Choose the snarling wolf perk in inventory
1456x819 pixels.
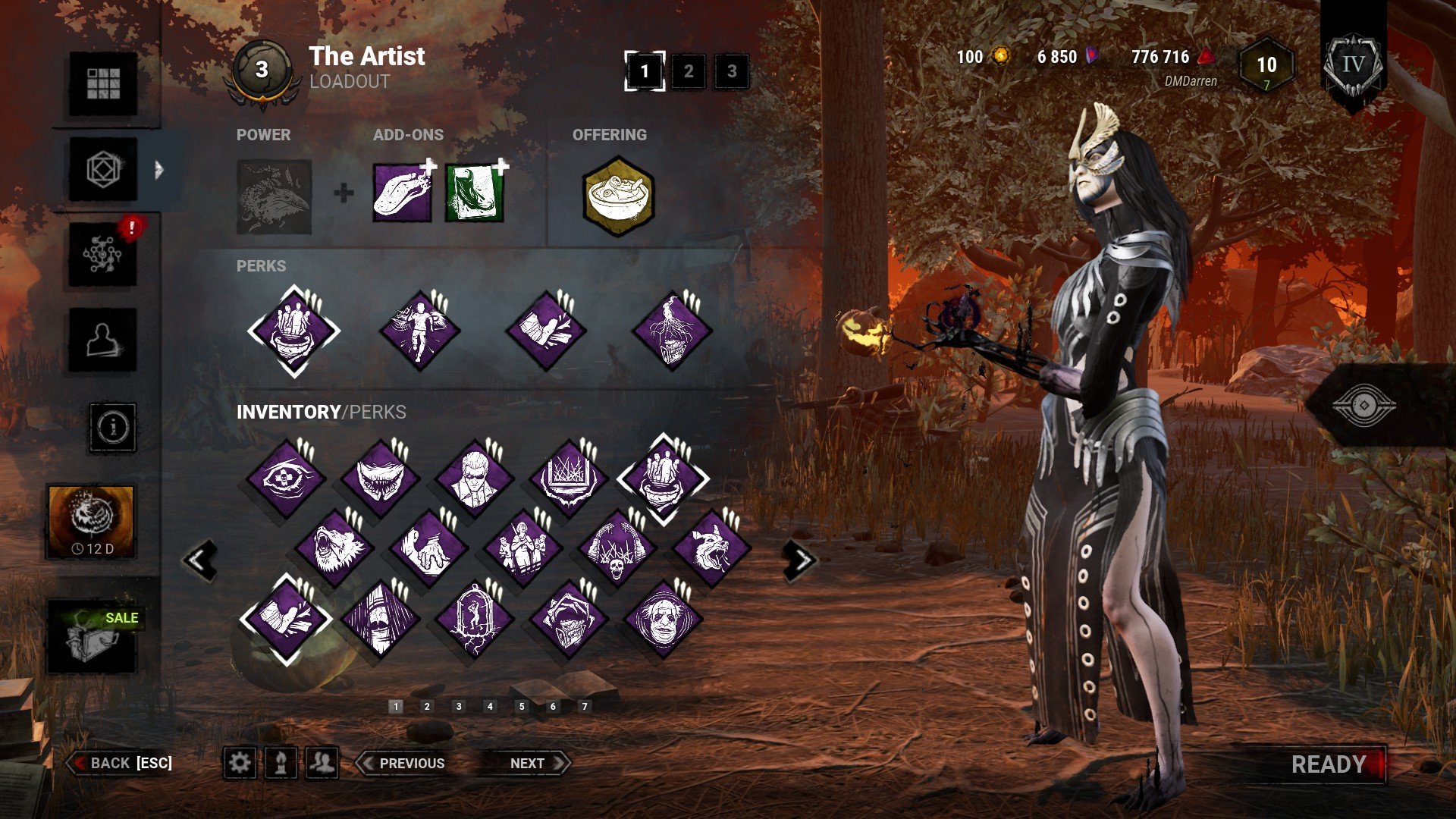point(711,548)
